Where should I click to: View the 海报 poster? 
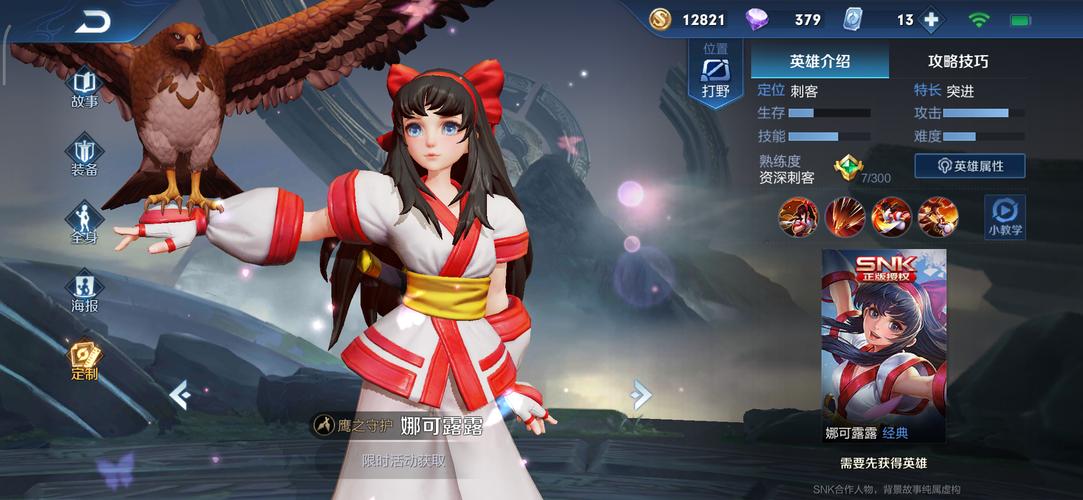pos(85,292)
